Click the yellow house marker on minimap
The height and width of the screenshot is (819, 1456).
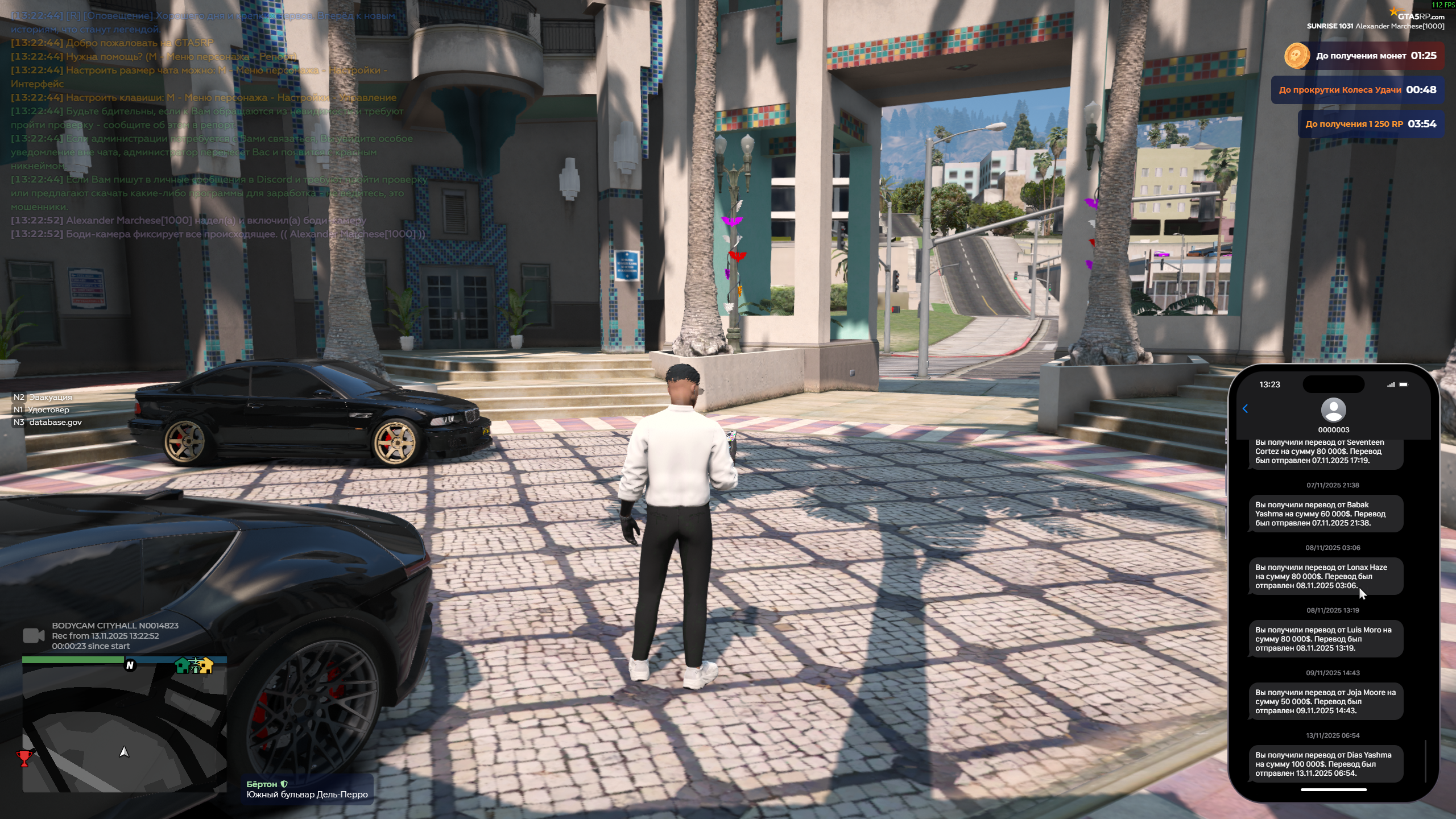tap(206, 665)
